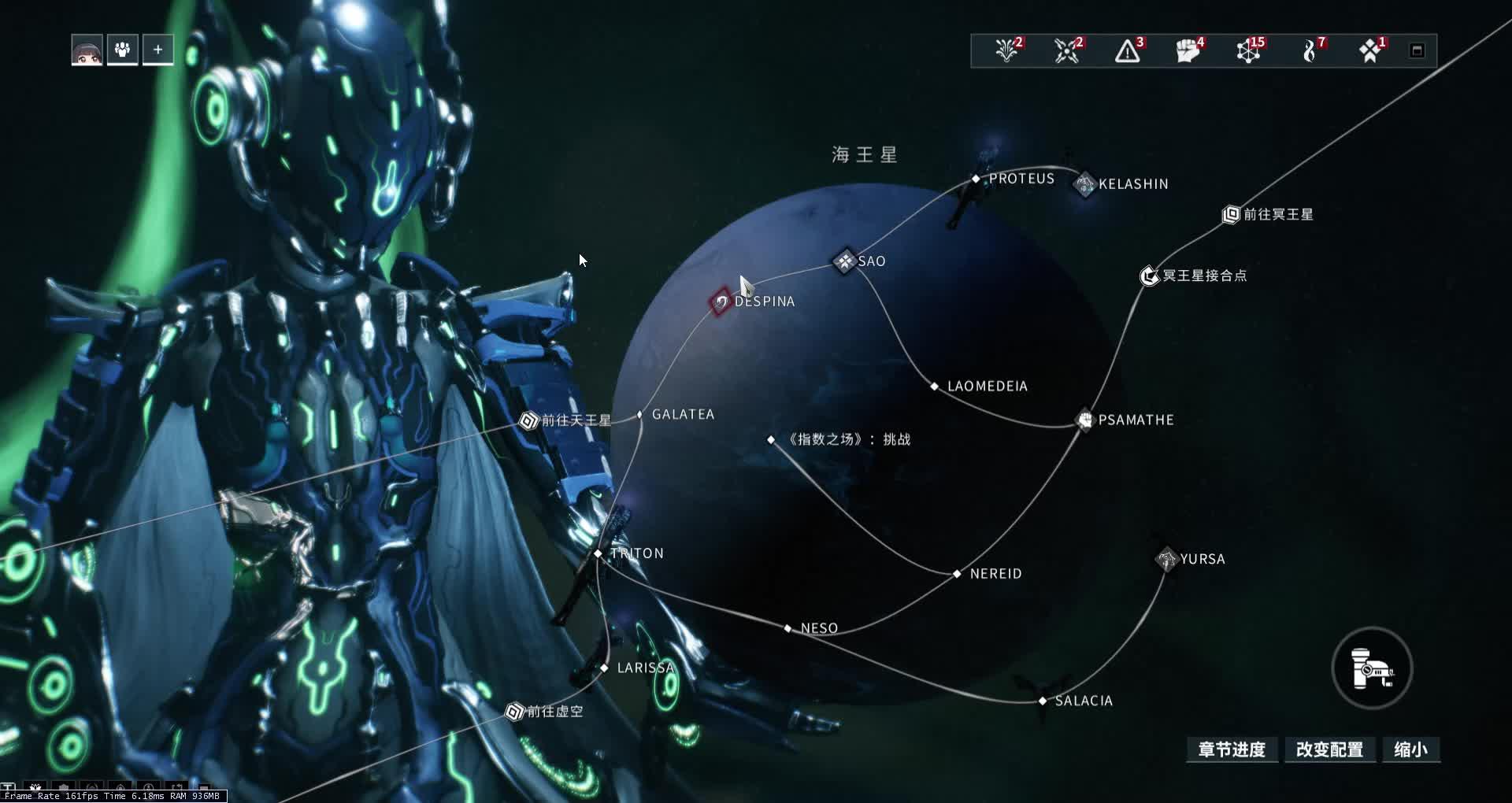Open the Syndicate fist notification icon
The height and width of the screenshot is (803, 1512).
coord(1189,50)
